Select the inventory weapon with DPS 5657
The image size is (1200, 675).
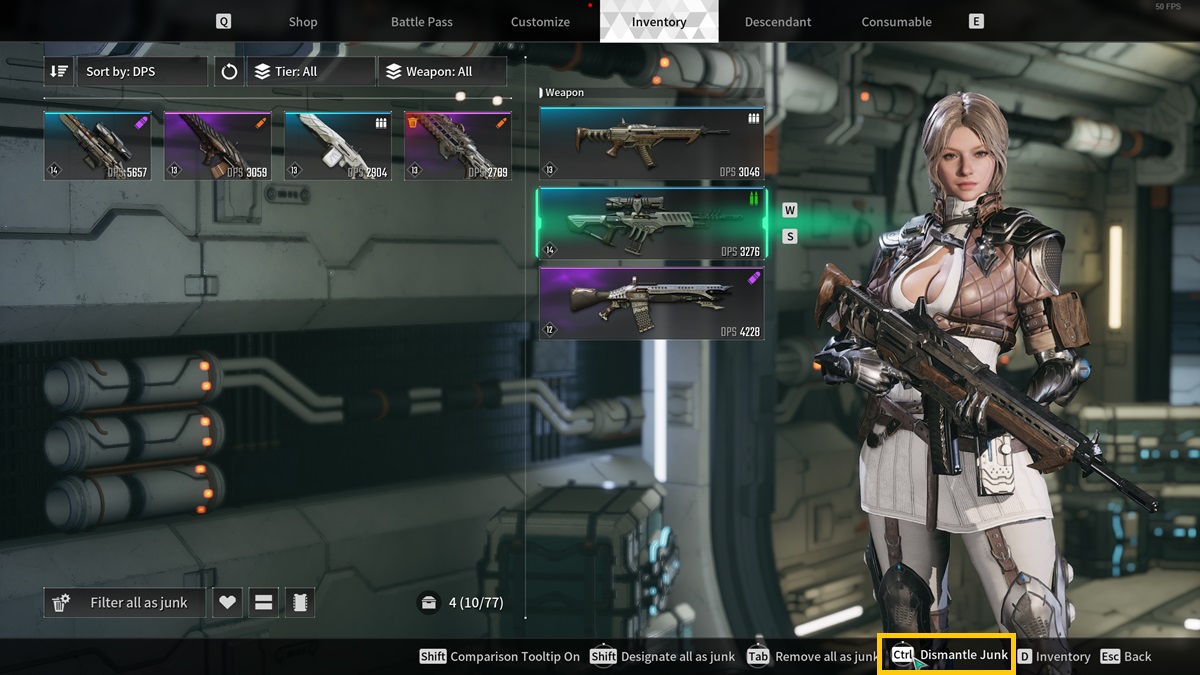pyautogui.click(x=98, y=146)
